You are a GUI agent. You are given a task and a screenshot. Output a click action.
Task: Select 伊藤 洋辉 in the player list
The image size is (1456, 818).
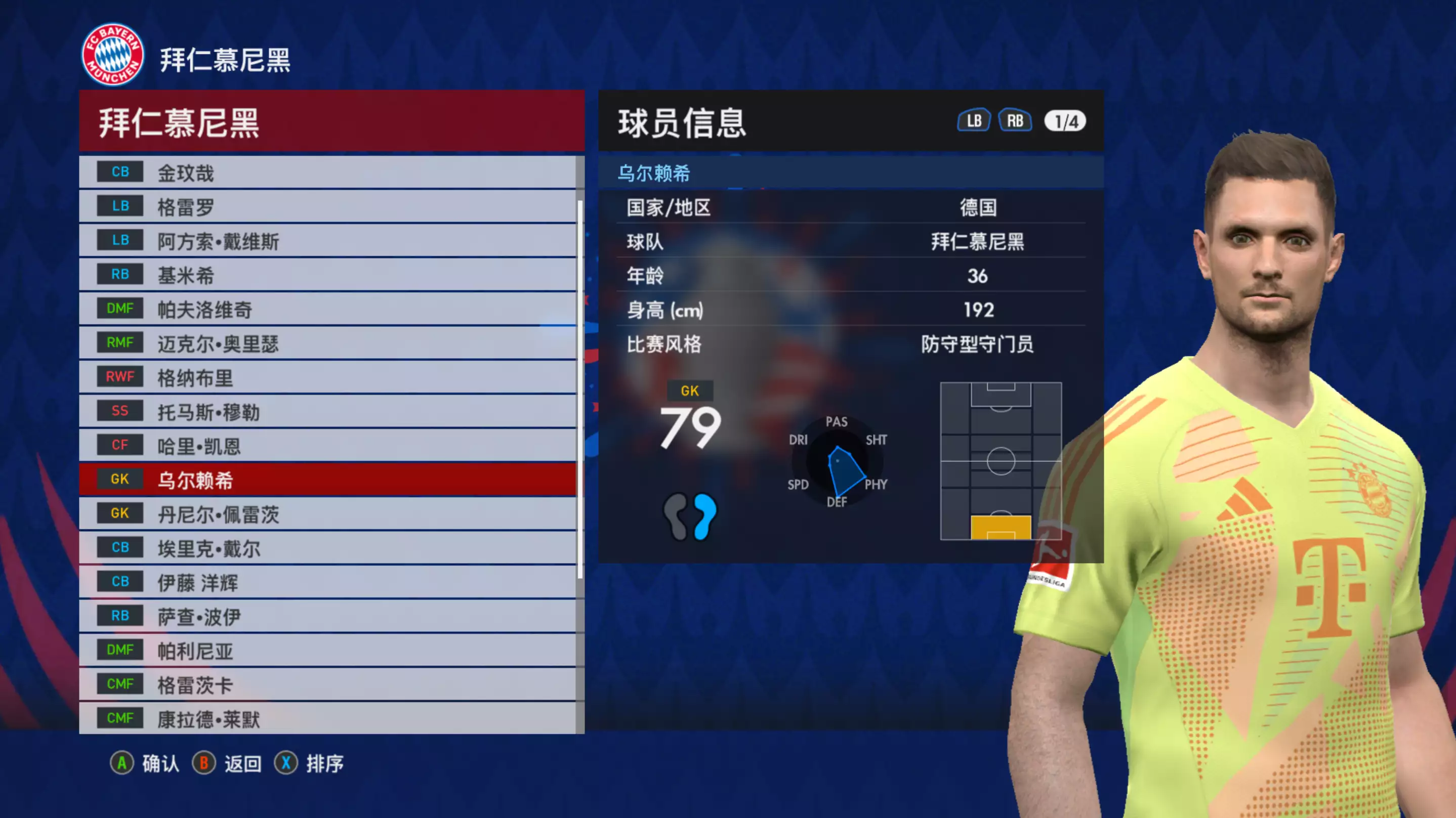(328, 582)
